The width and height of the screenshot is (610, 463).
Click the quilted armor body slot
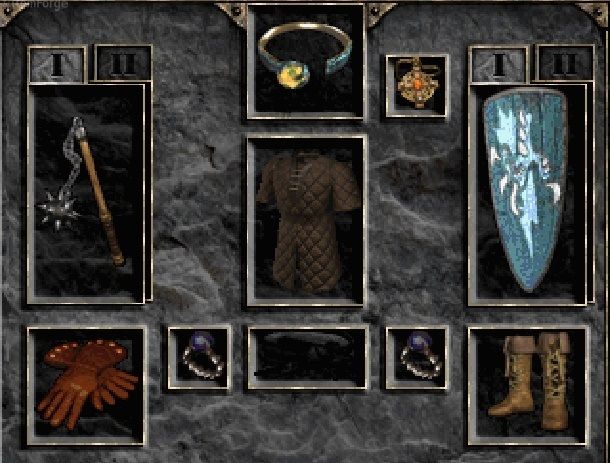[x=305, y=220]
